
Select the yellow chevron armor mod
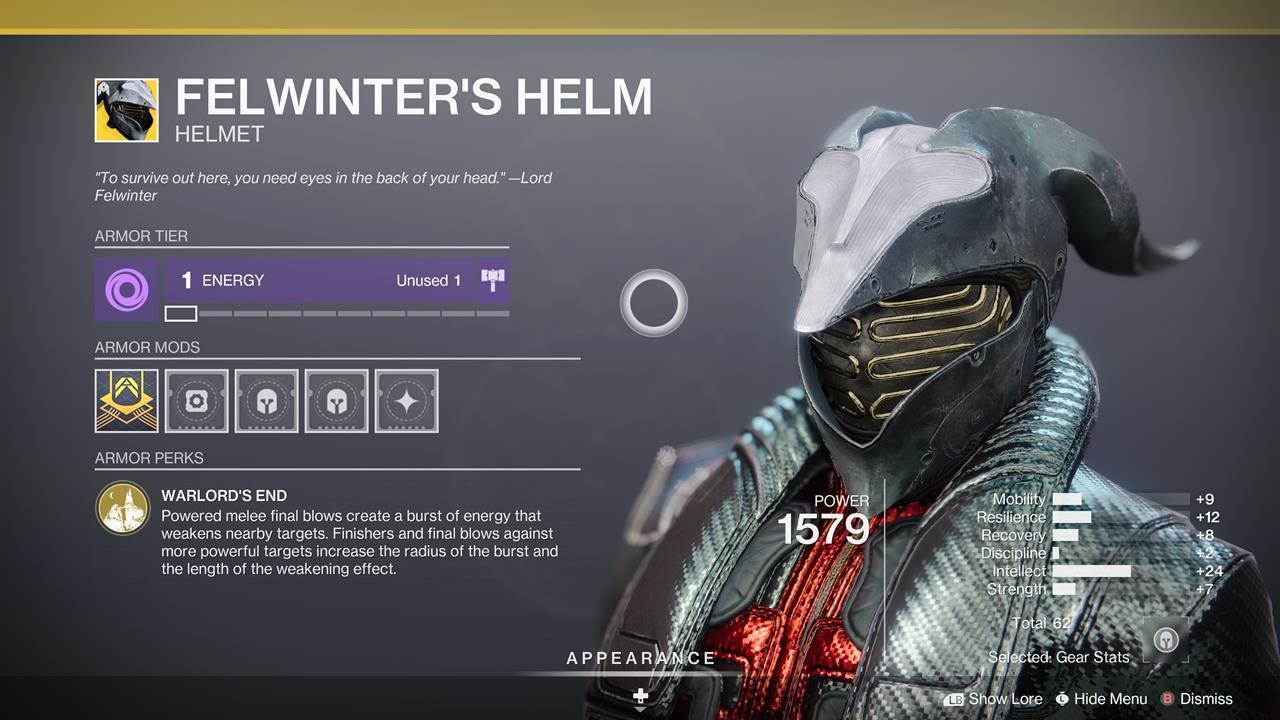tap(126, 401)
